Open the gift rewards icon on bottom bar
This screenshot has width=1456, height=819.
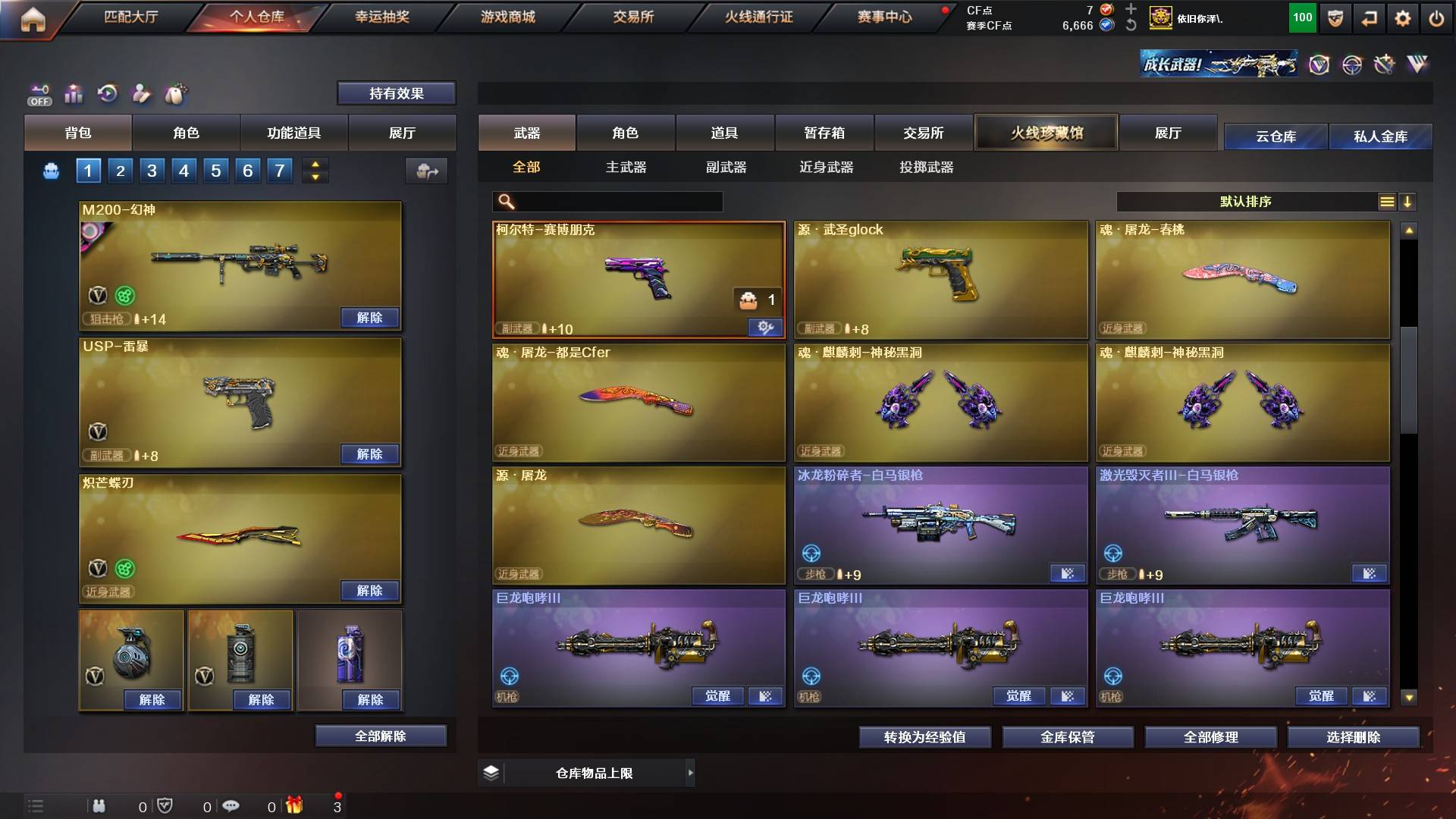tap(294, 806)
